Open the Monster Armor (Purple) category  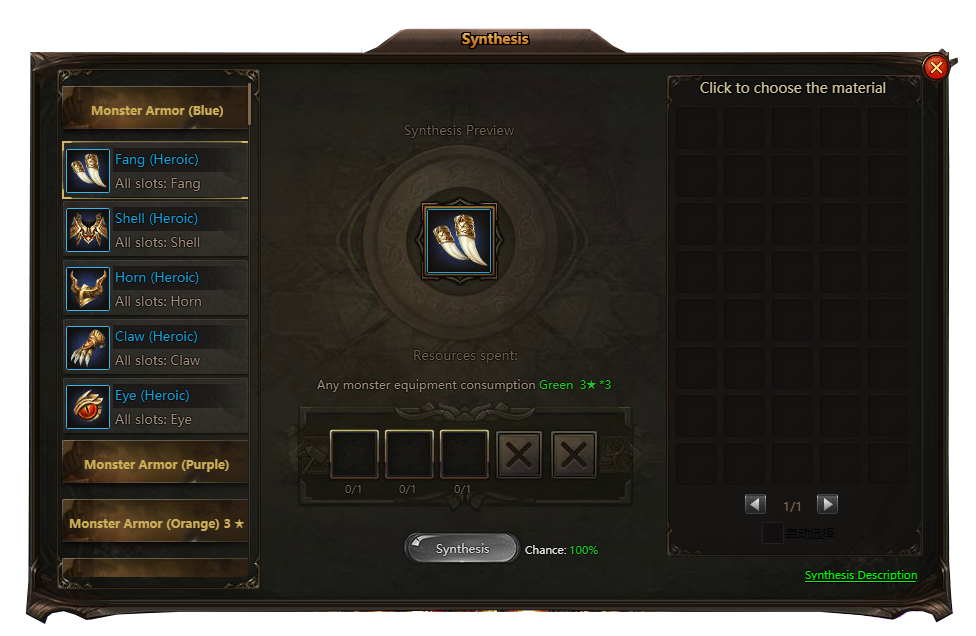156,464
